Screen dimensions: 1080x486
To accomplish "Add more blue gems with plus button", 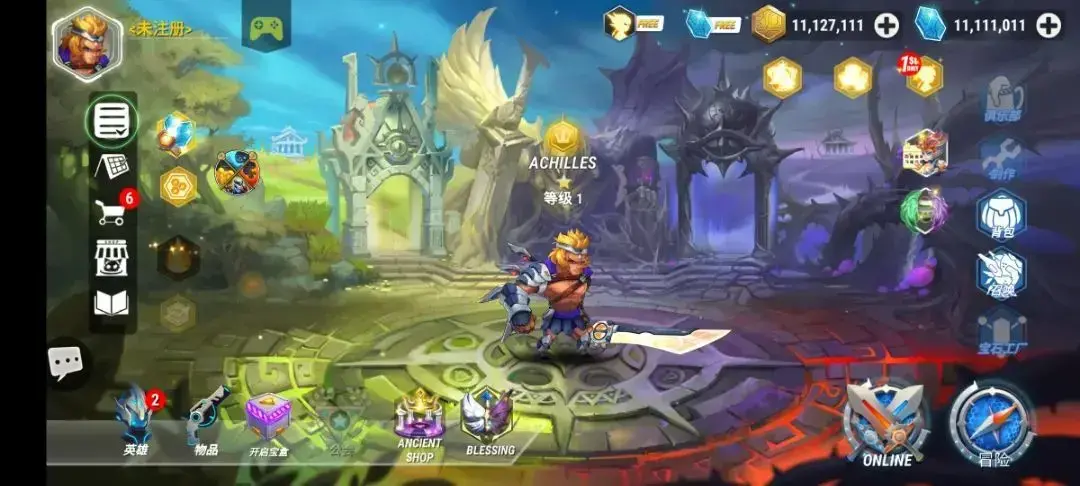I will [1048, 26].
